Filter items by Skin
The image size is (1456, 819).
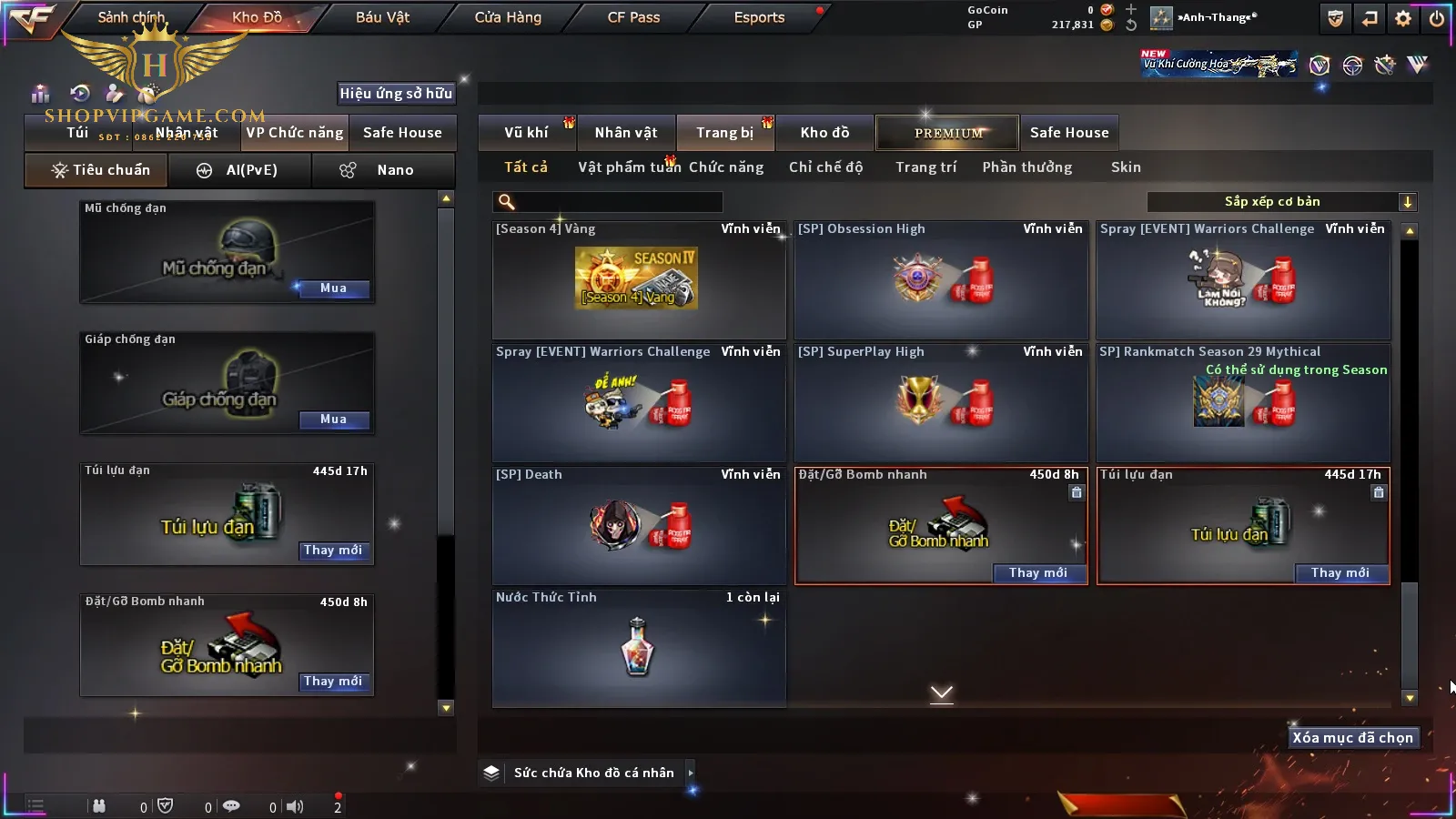point(1126,167)
